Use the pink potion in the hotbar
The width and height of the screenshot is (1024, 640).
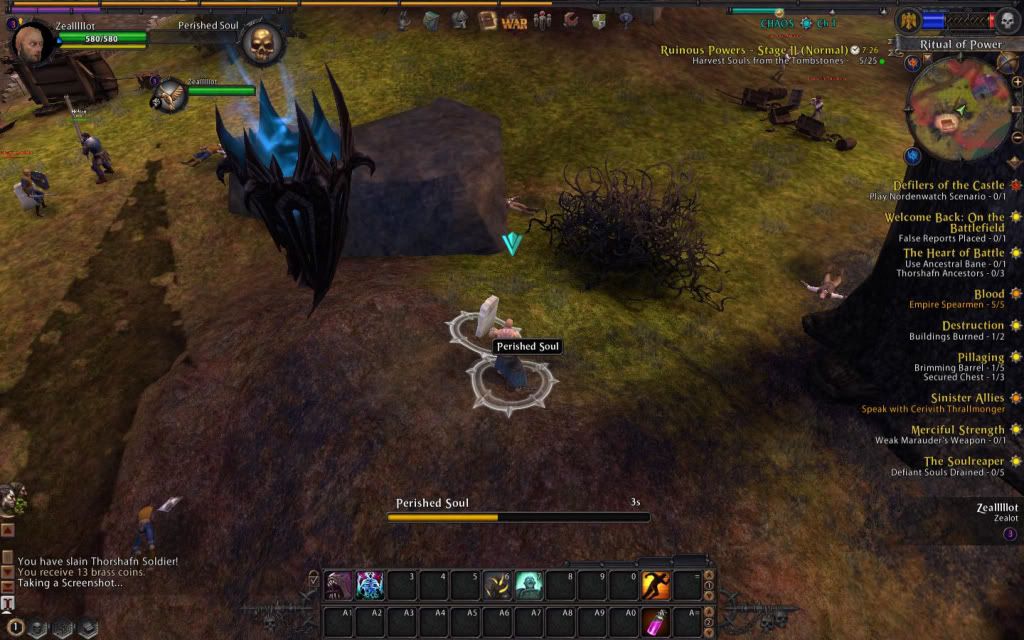656,619
